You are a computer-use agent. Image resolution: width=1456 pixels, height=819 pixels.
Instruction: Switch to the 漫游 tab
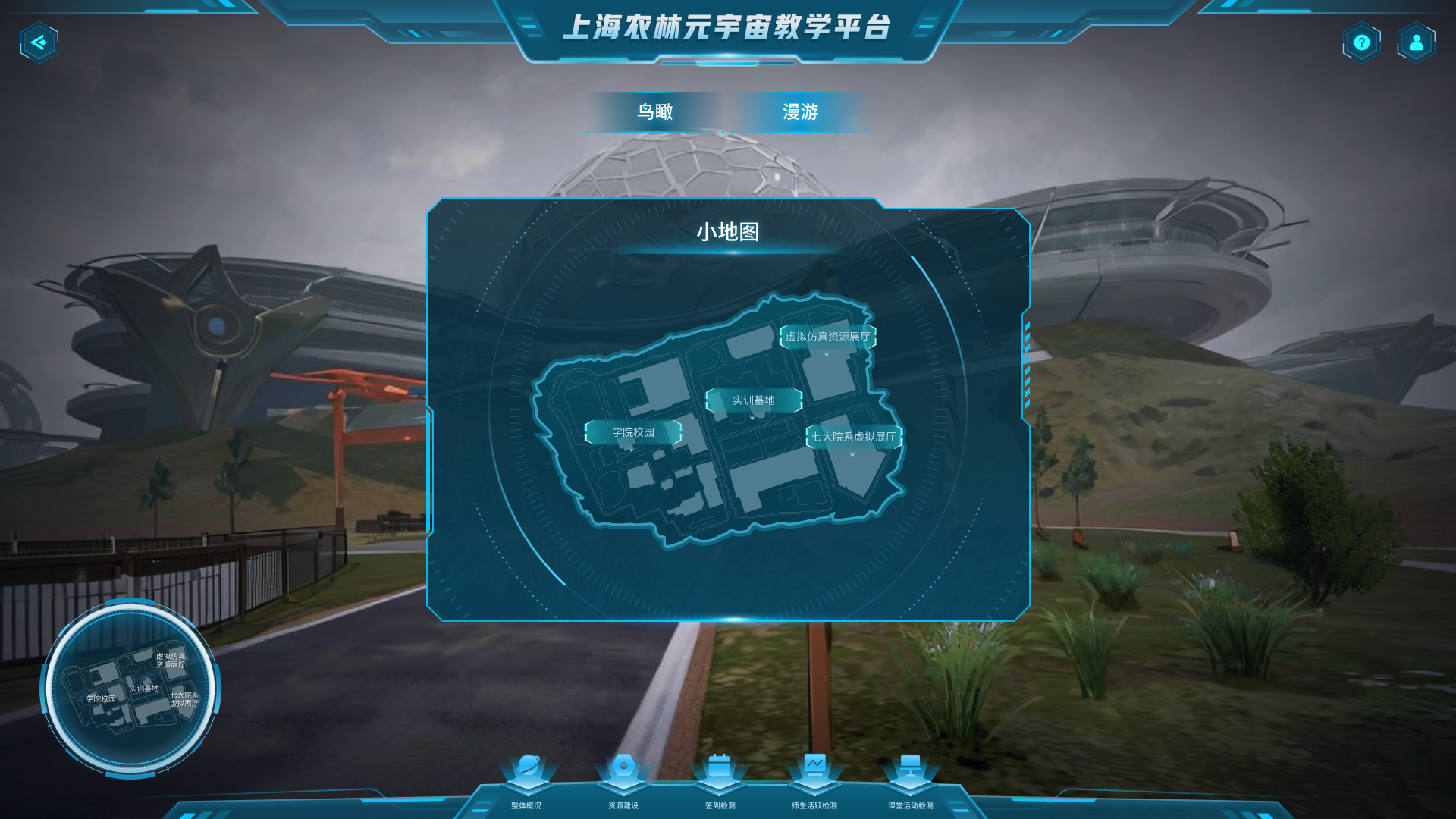point(800,111)
